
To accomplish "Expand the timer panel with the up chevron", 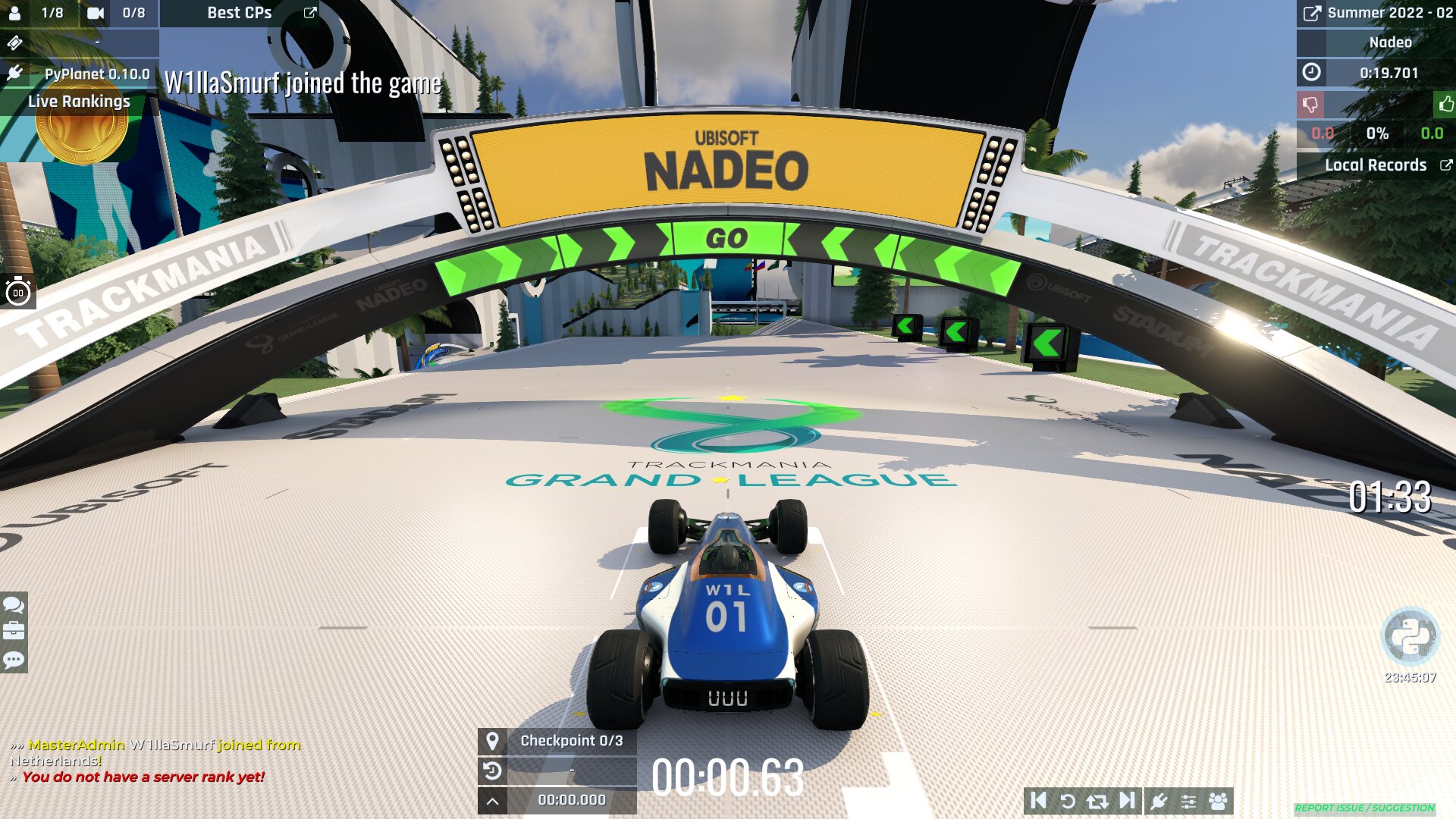I will (x=494, y=799).
